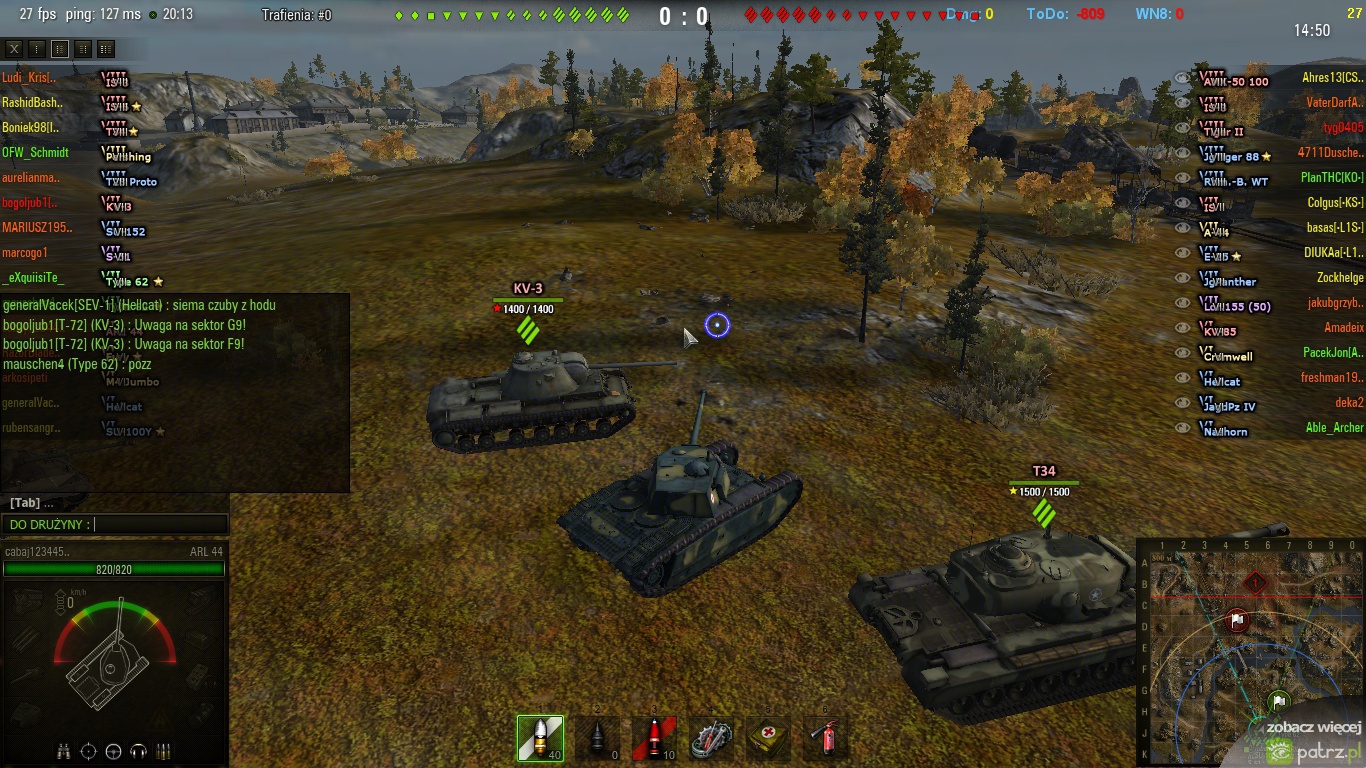Select OFW_Schmidt's row in the team list

pos(36,152)
